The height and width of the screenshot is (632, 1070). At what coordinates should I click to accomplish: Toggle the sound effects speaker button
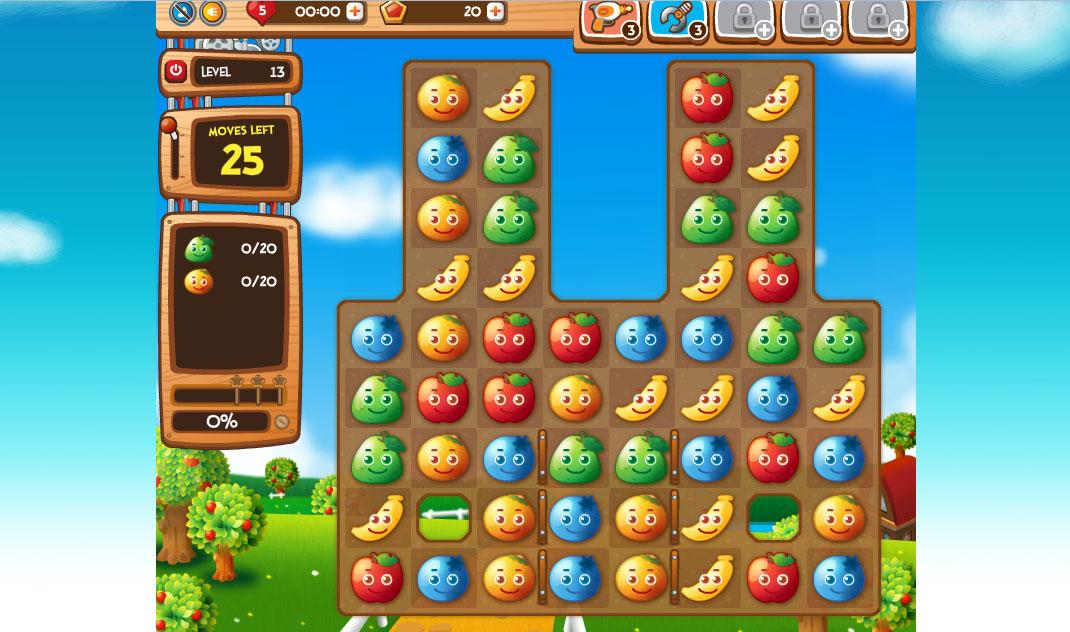pos(212,12)
